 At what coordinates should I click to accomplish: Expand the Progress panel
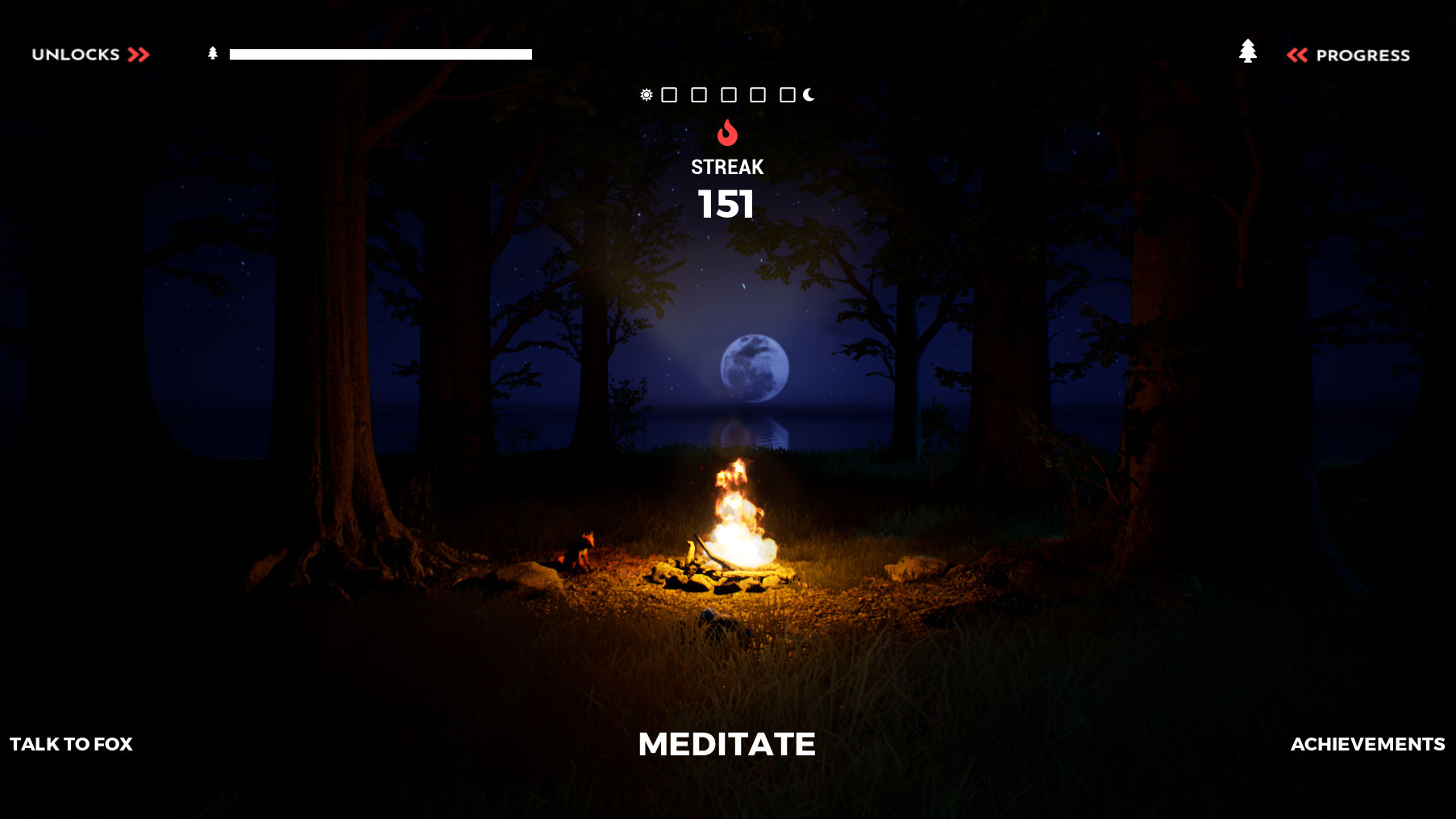tap(1363, 55)
